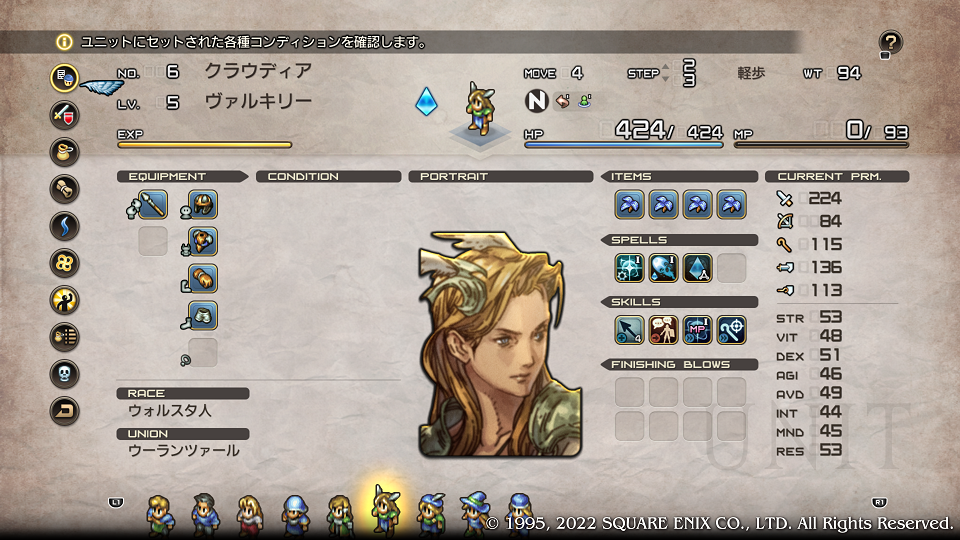The height and width of the screenshot is (540, 960).
Task: Select the red-trousered blonde unit sprite
Action: point(248,514)
